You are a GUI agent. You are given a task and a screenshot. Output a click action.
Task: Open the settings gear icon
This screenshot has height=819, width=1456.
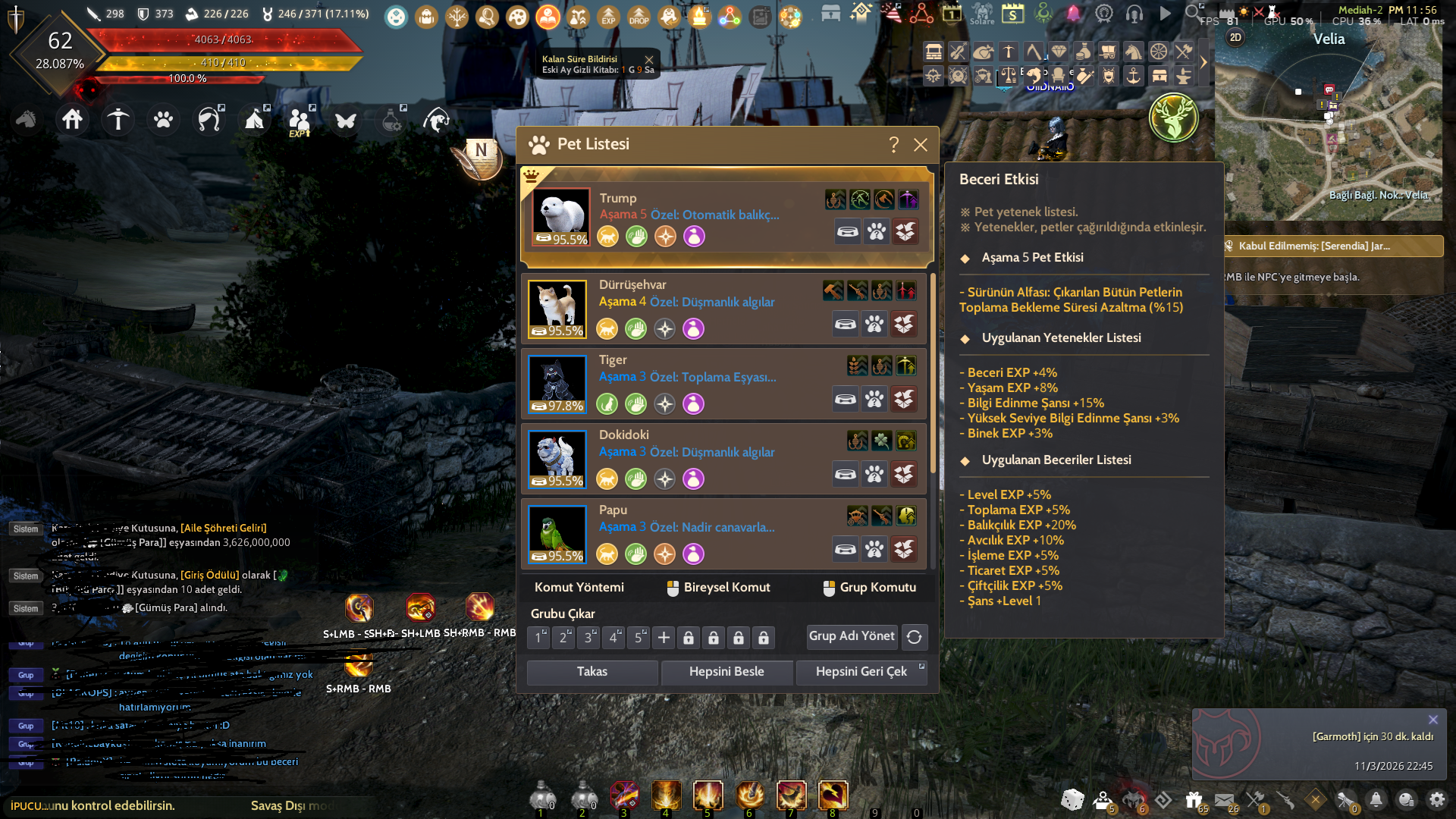(x=1436, y=799)
